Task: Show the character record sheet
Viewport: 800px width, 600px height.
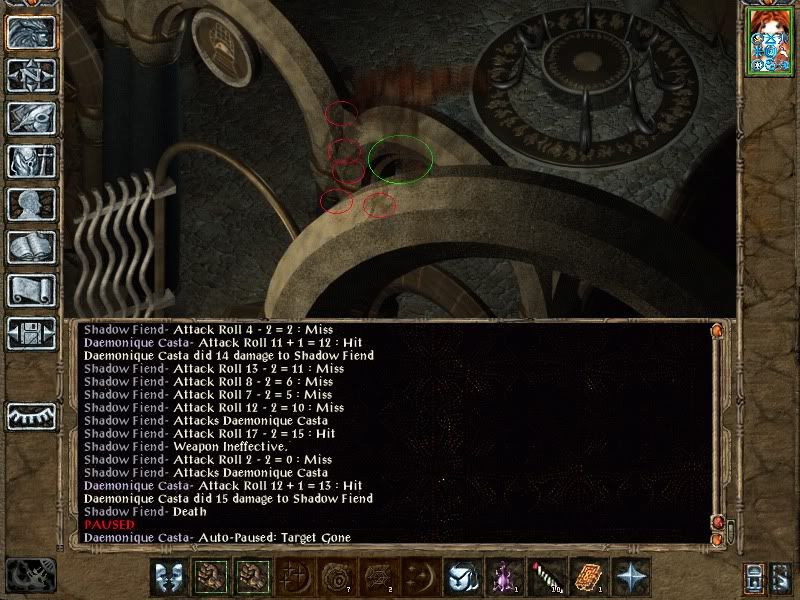Action: 30,204
